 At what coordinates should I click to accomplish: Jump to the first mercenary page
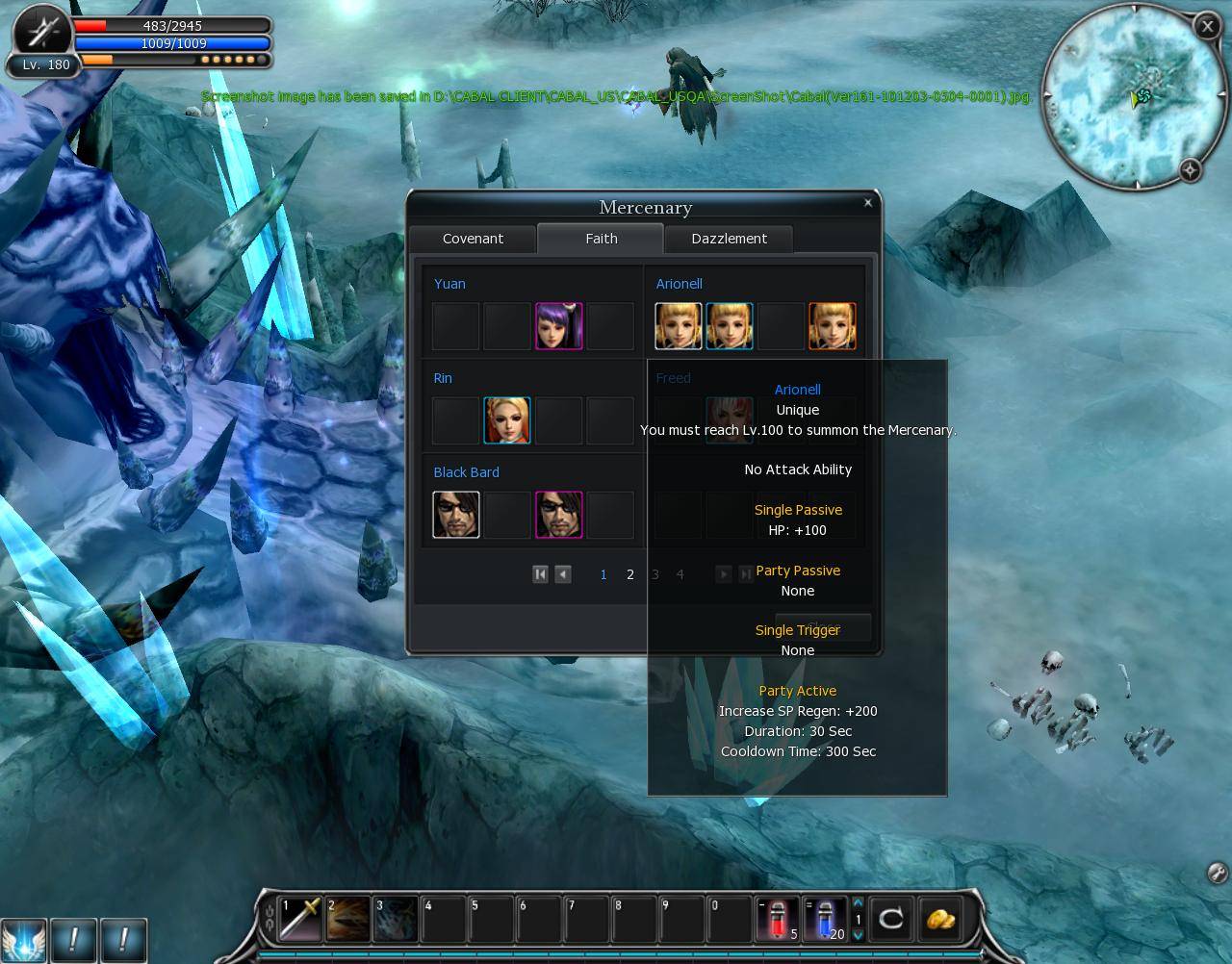tap(540, 574)
